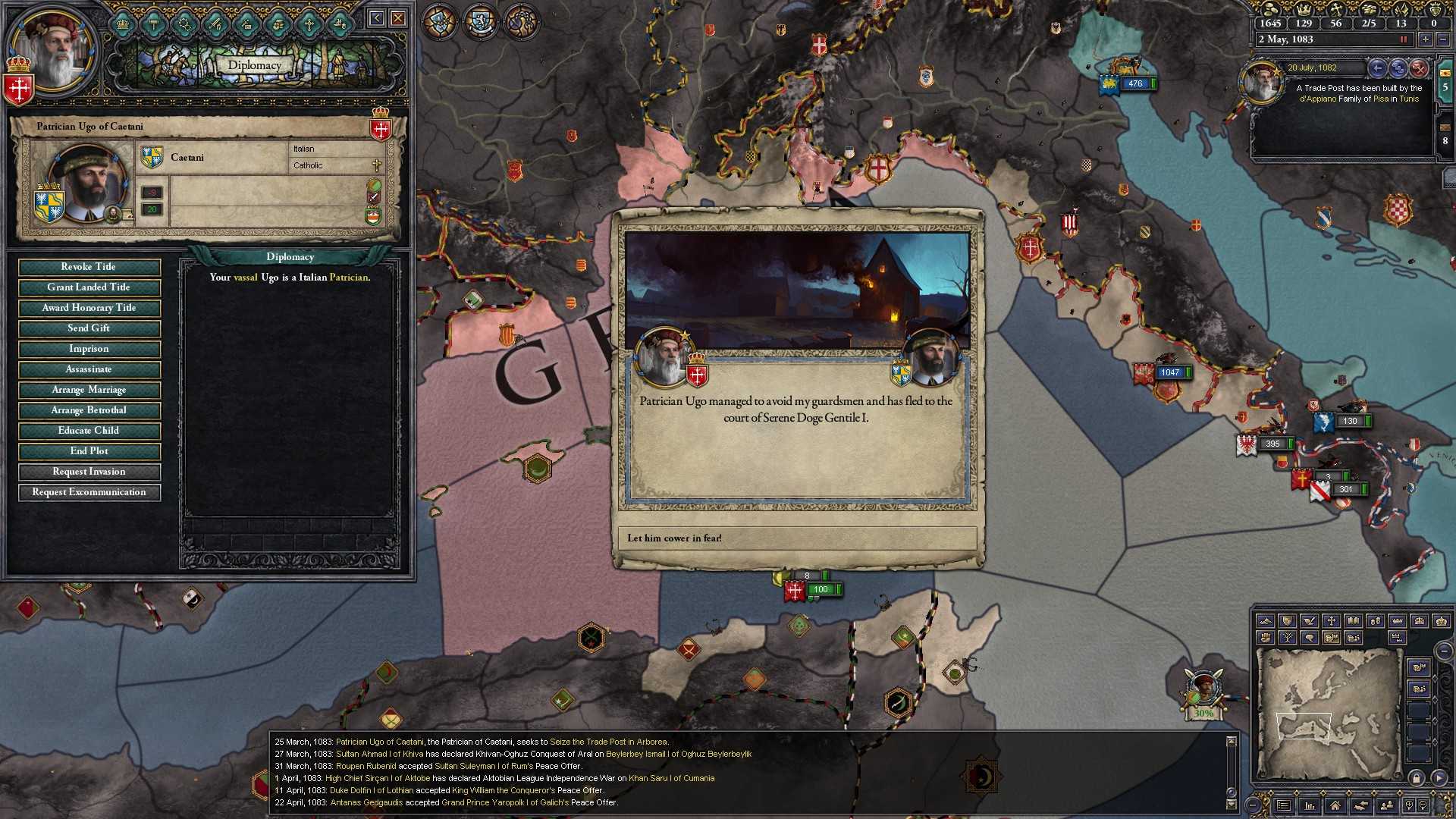Open the titles tab with the crown icon

[122, 25]
